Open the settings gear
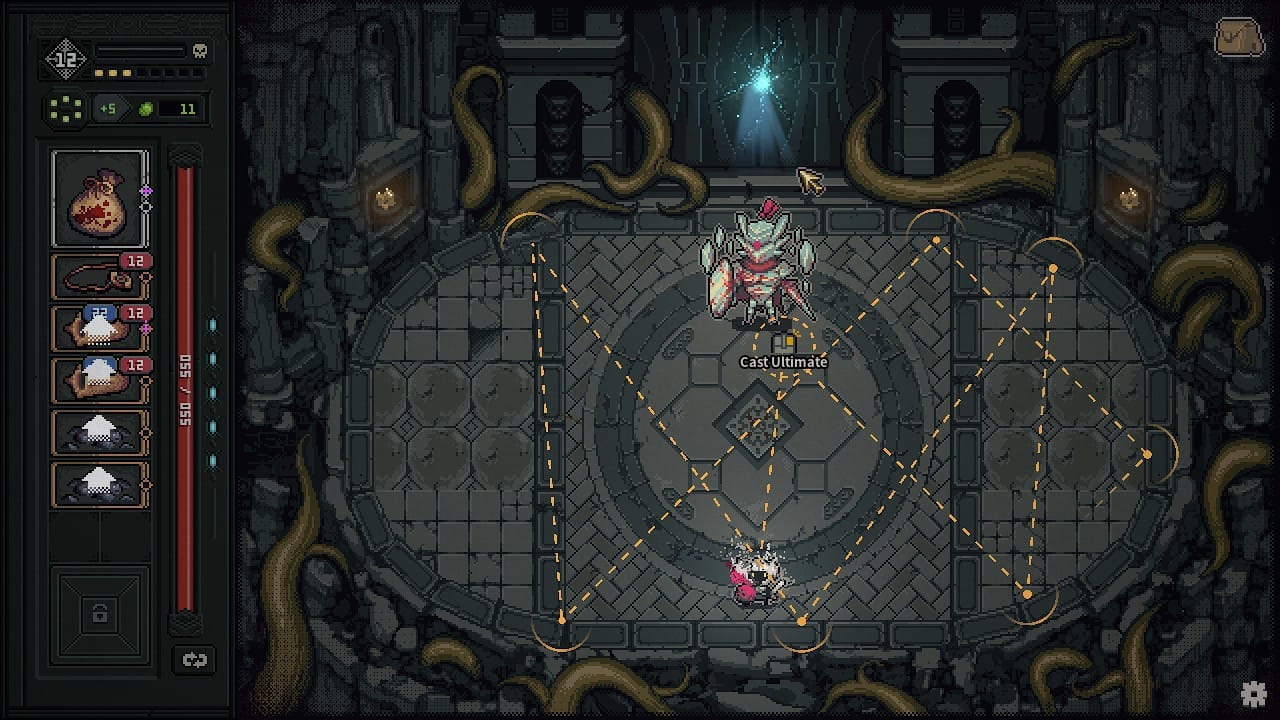 [x=1254, y=694]
